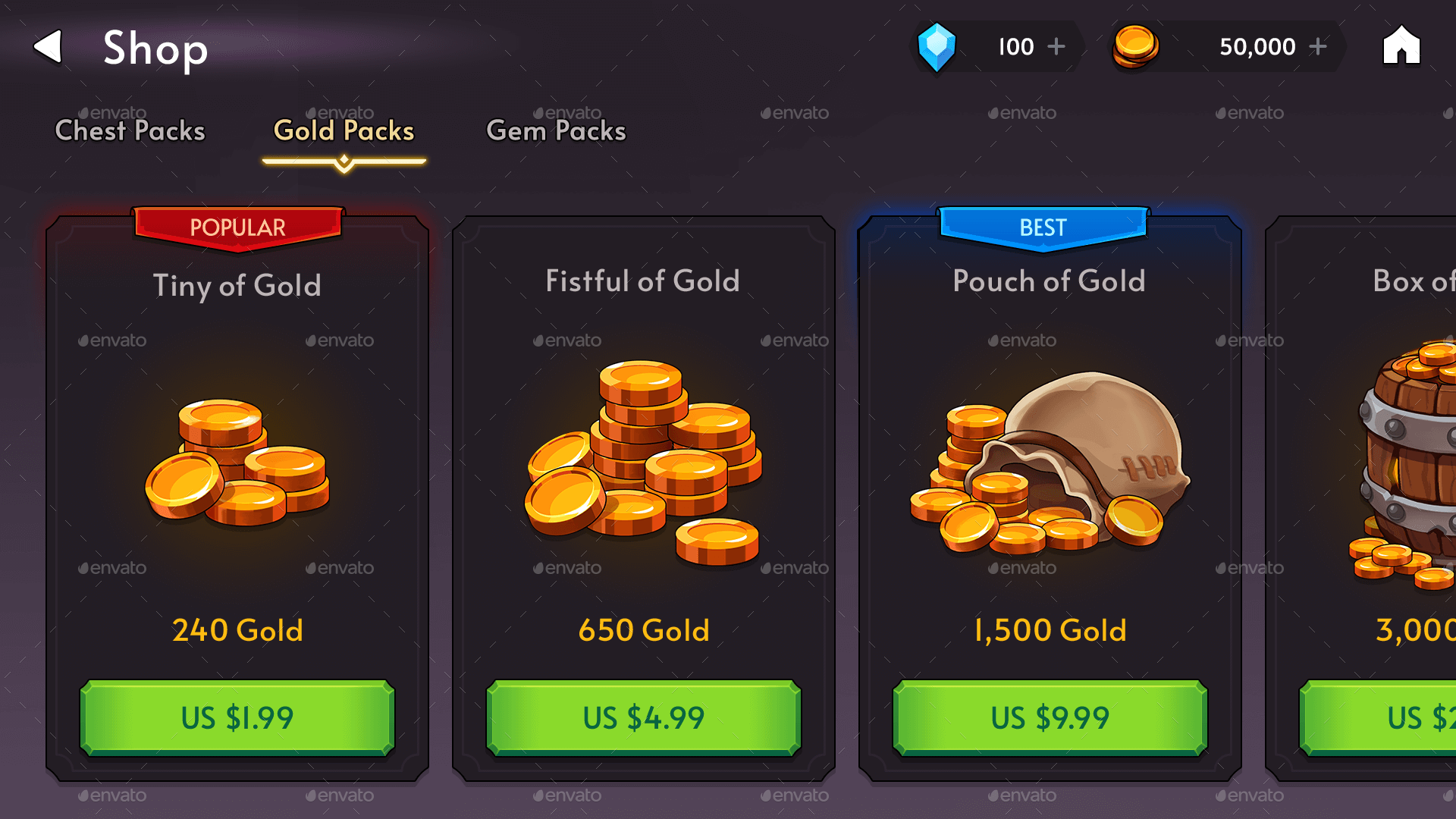1456x819 pixels.
Task: Click the Home icon in top right corner
Action: 1400,45
